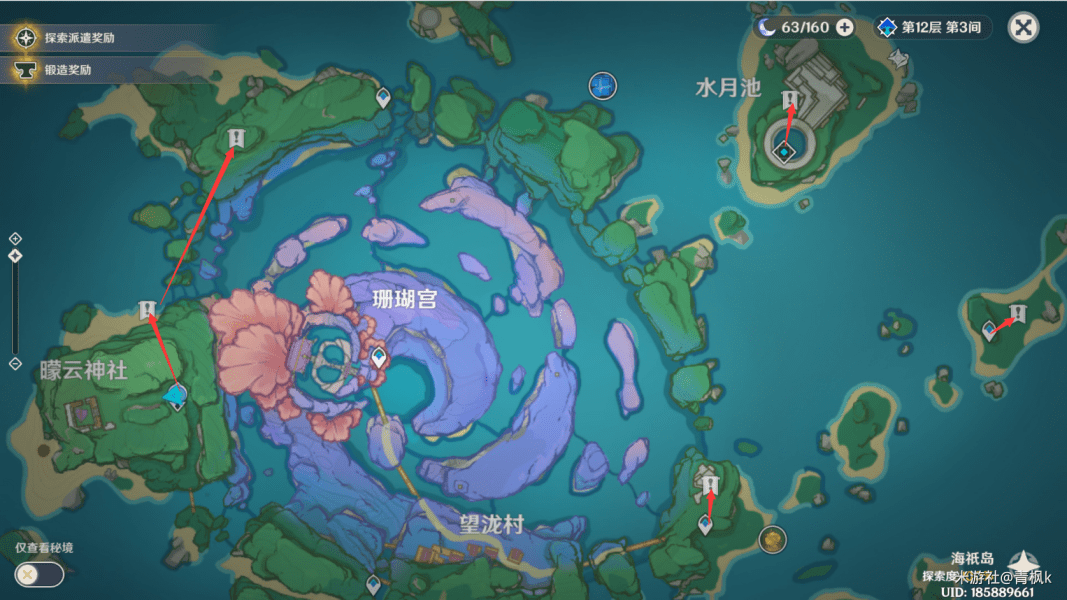Click the blue round domain marker near 水月池
Screen dimensions: 1067x600
coord(601,86)
